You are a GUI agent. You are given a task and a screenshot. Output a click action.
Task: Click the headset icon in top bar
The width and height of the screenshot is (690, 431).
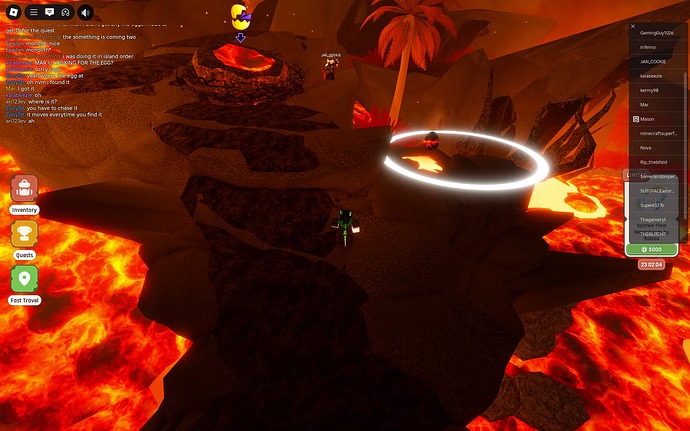(x=65, y=12)
